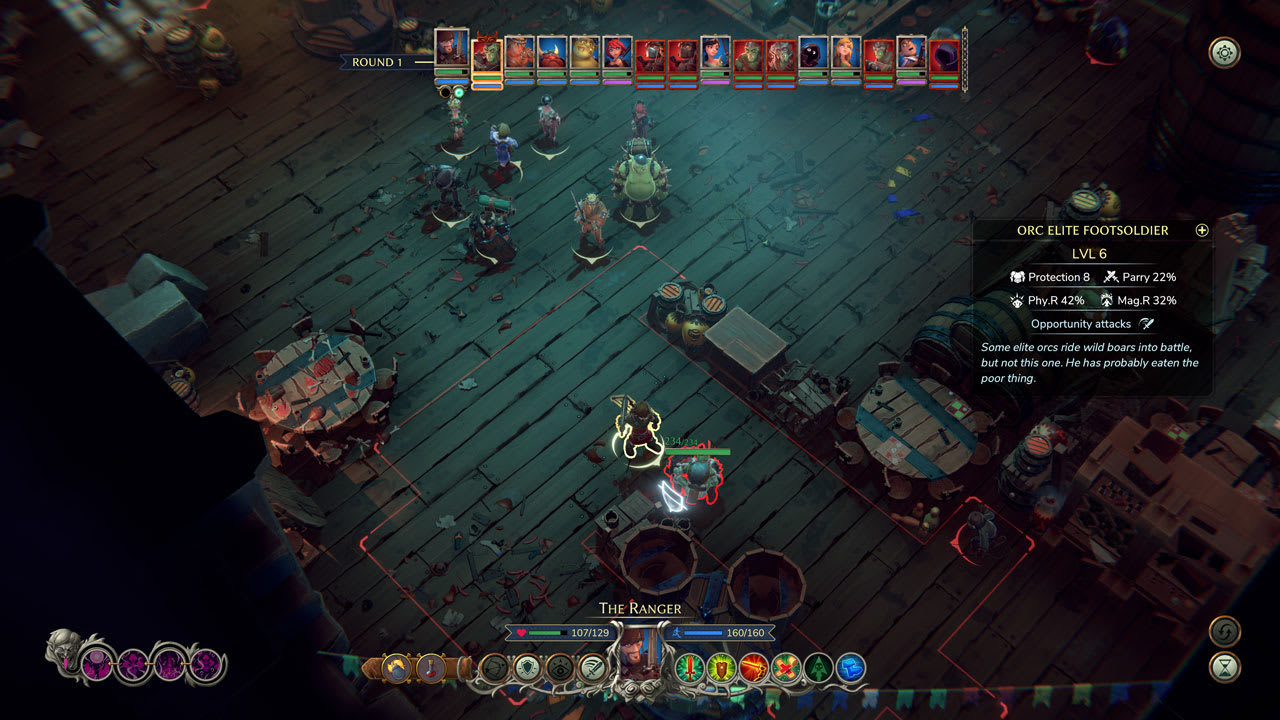Inspect the leftmost purple shadow fairy circle

pyautogui.click(x=95, y=664)
